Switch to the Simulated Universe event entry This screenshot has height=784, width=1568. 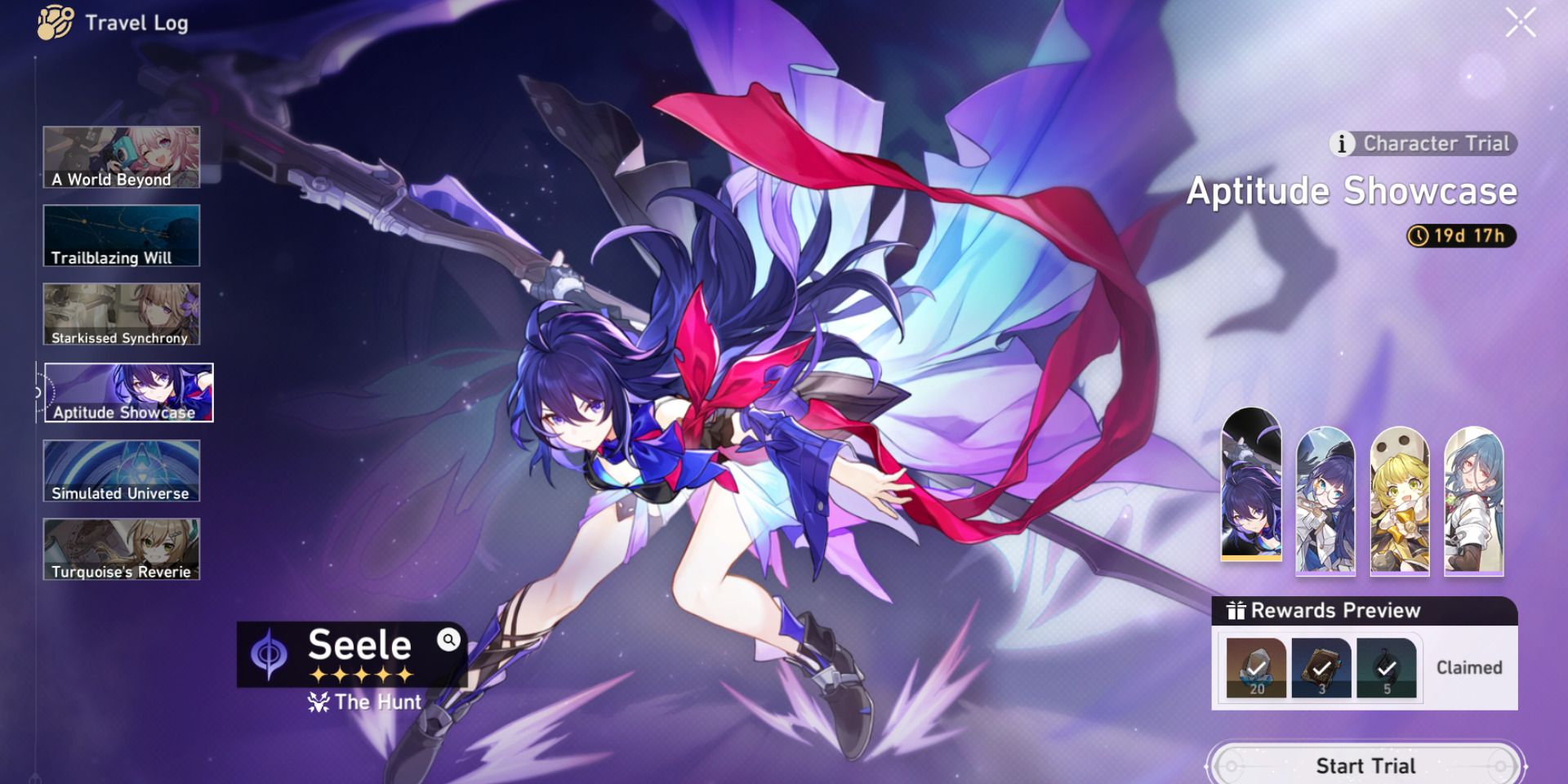point(121,472)
